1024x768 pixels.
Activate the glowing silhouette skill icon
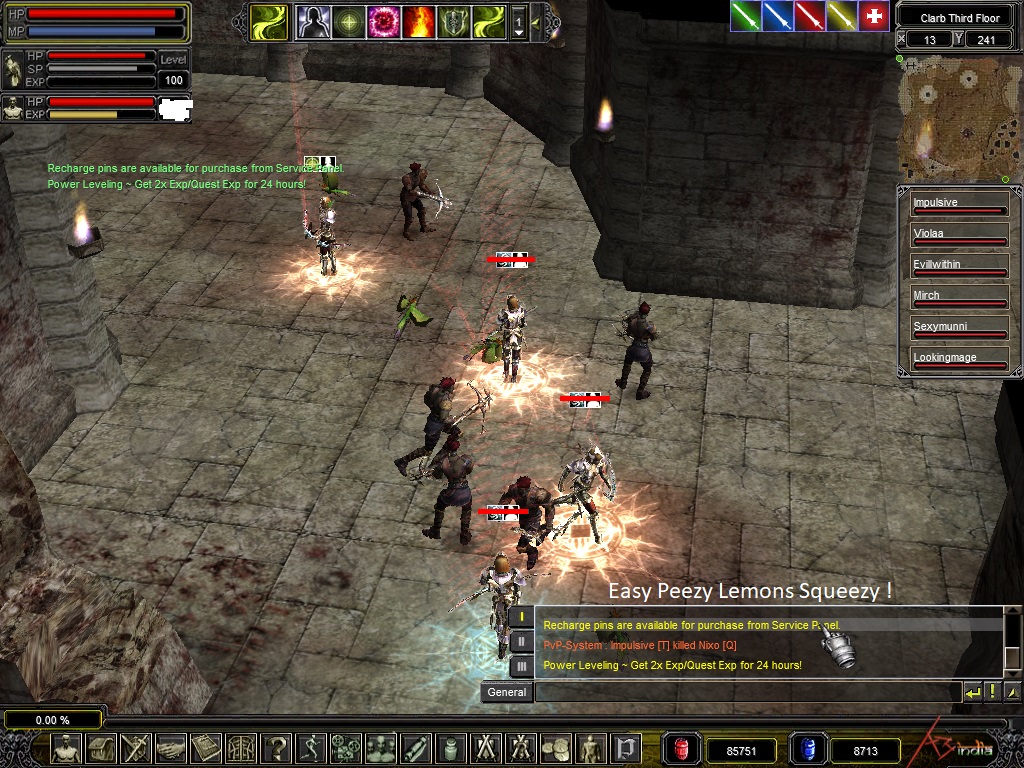click(x=314, y=21)
